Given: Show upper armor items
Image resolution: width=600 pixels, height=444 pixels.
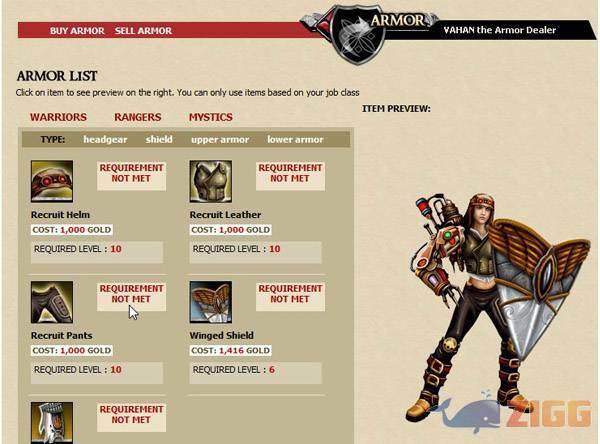Looking at the screenshot, I should [x=220, y=140].
